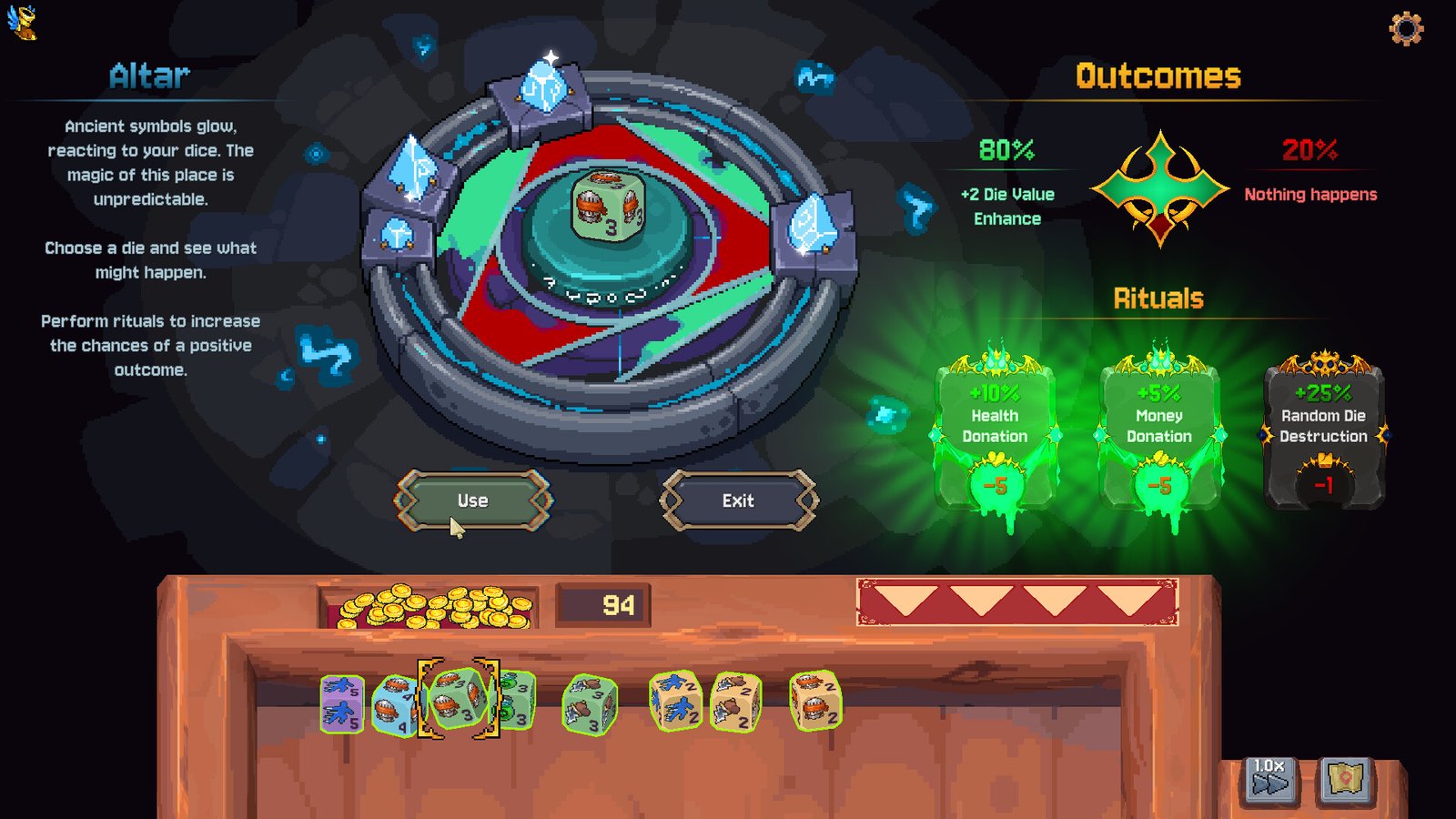Image resolution: width=1456 pixels, height=819 pixels.
Task: Pick the blue die showing 4
Action: click(393, 705)
